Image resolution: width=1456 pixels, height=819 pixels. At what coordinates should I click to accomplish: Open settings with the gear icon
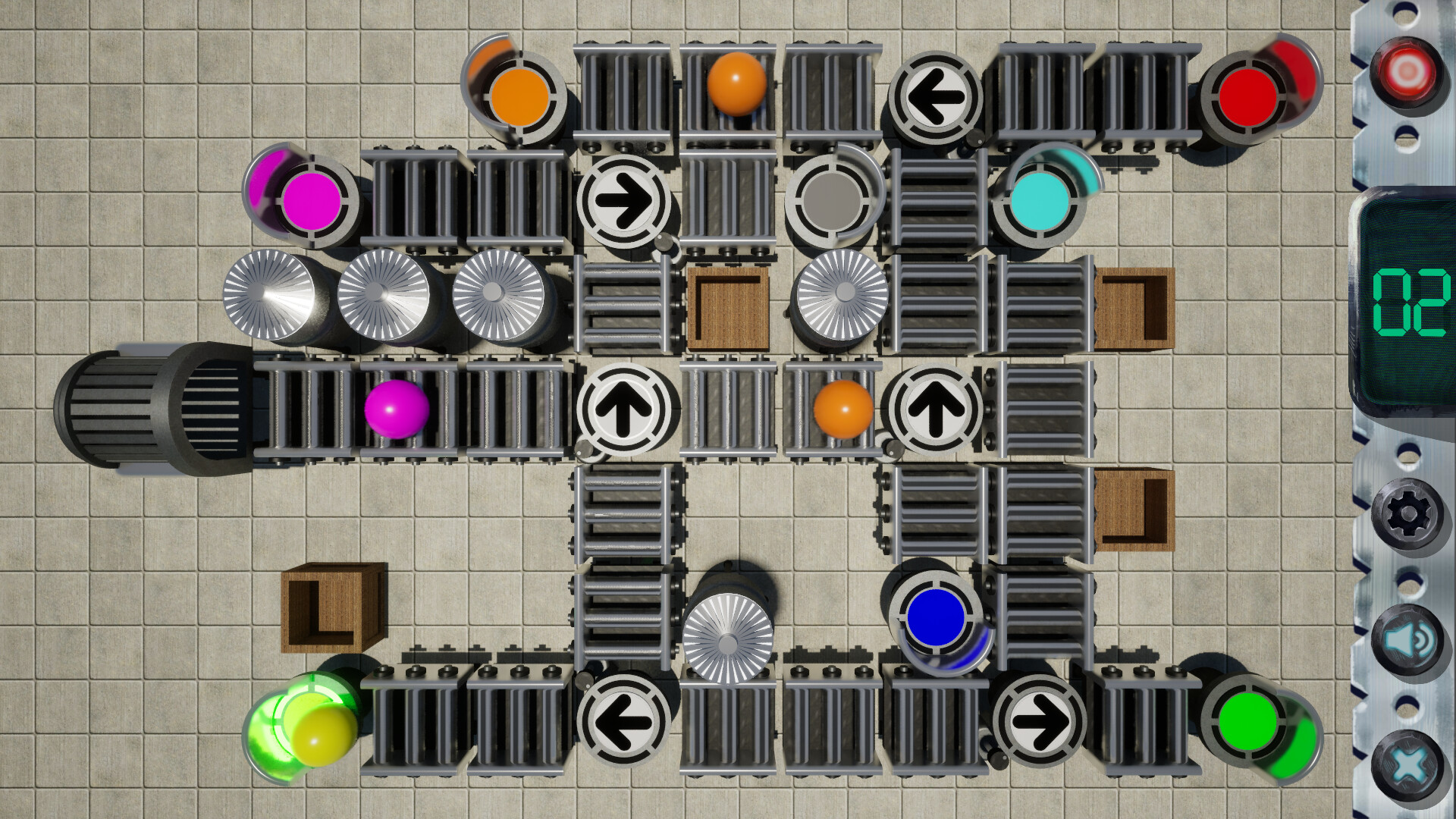(x=1407, y=513)
